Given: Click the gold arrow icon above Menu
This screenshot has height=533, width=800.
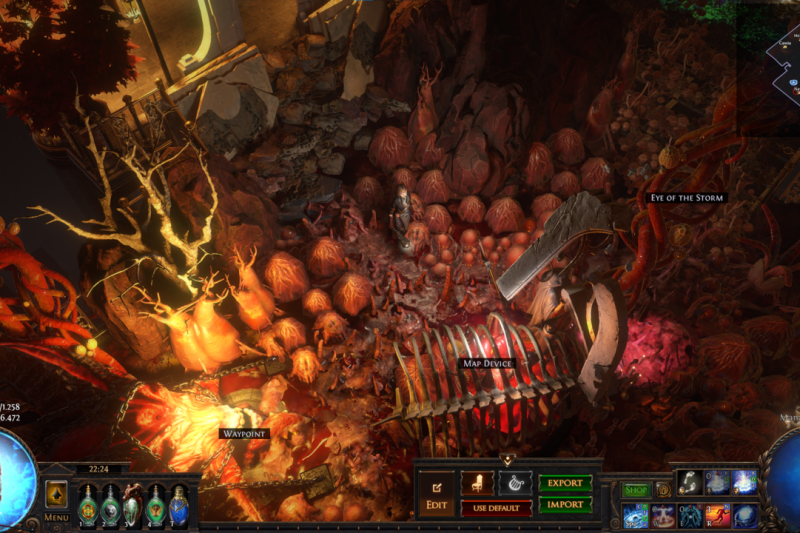Looking at the screenshot, I should pos(56,494).
